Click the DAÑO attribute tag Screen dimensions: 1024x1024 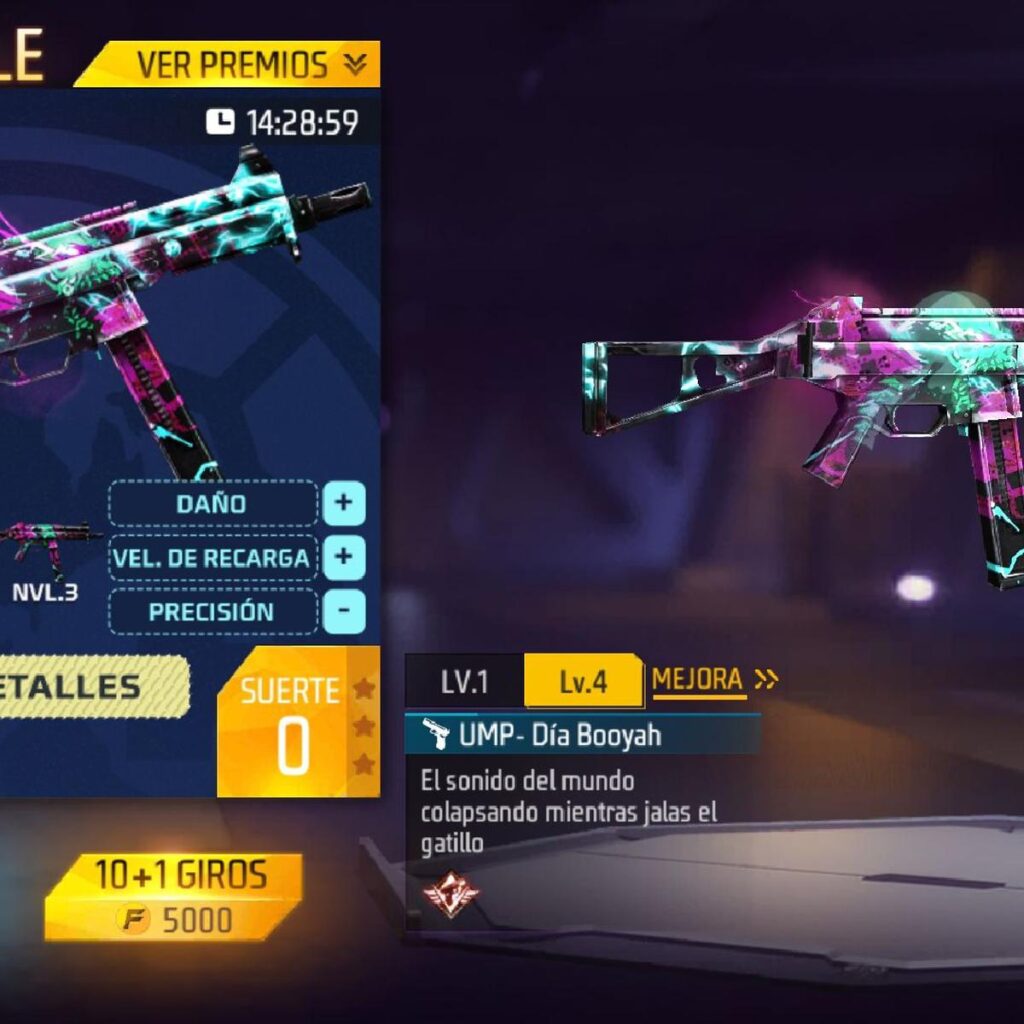212,503
